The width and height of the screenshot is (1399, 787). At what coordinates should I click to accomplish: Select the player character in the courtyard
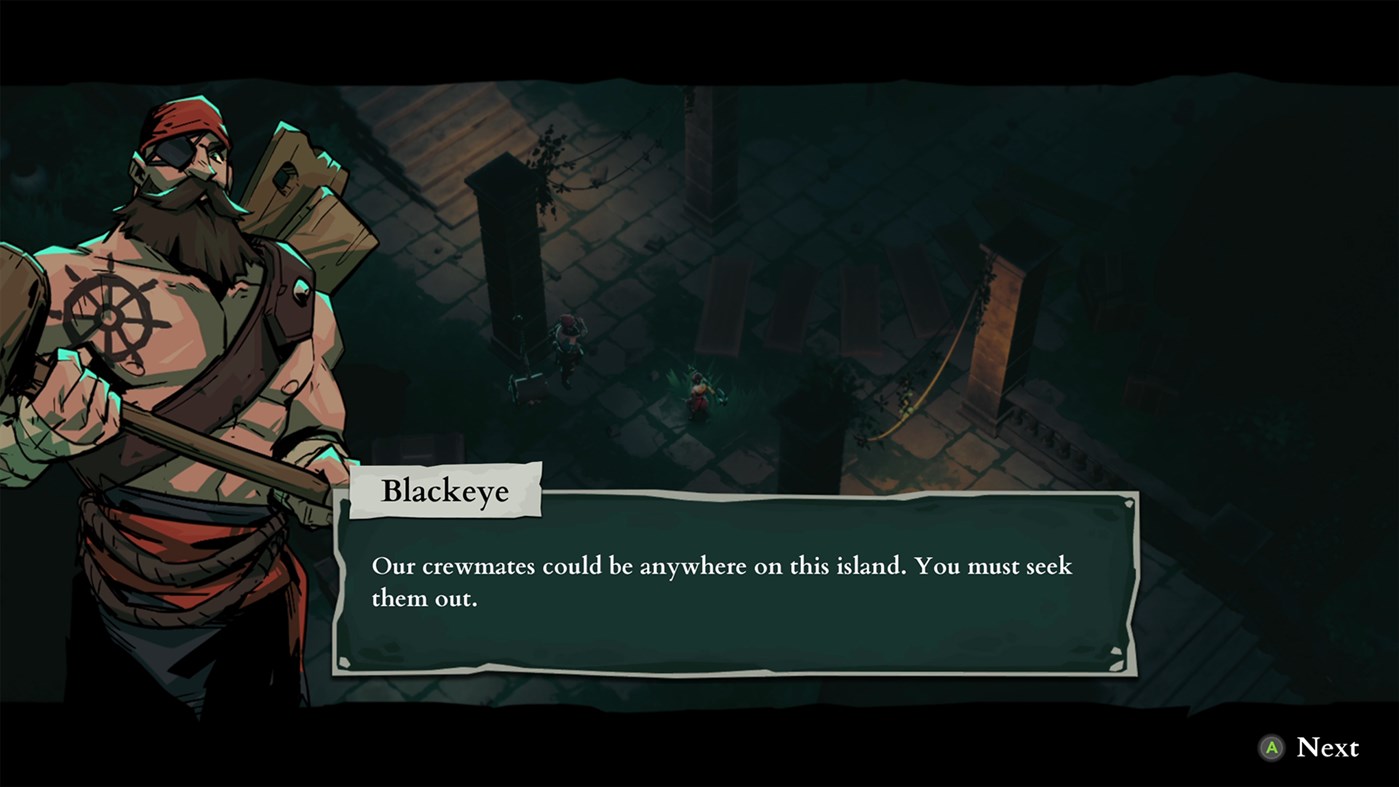[698, 390]
